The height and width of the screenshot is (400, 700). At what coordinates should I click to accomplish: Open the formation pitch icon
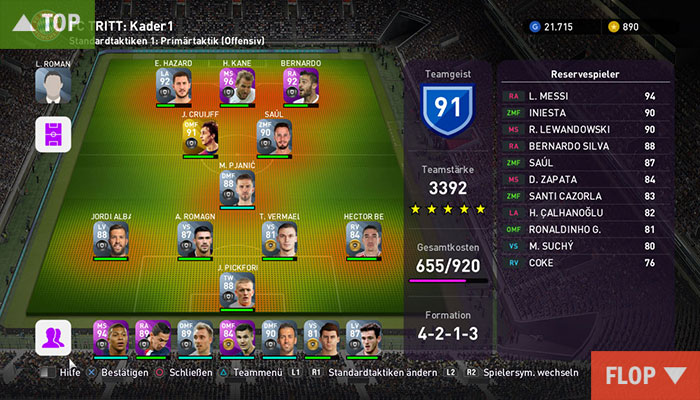click(52, 134)
